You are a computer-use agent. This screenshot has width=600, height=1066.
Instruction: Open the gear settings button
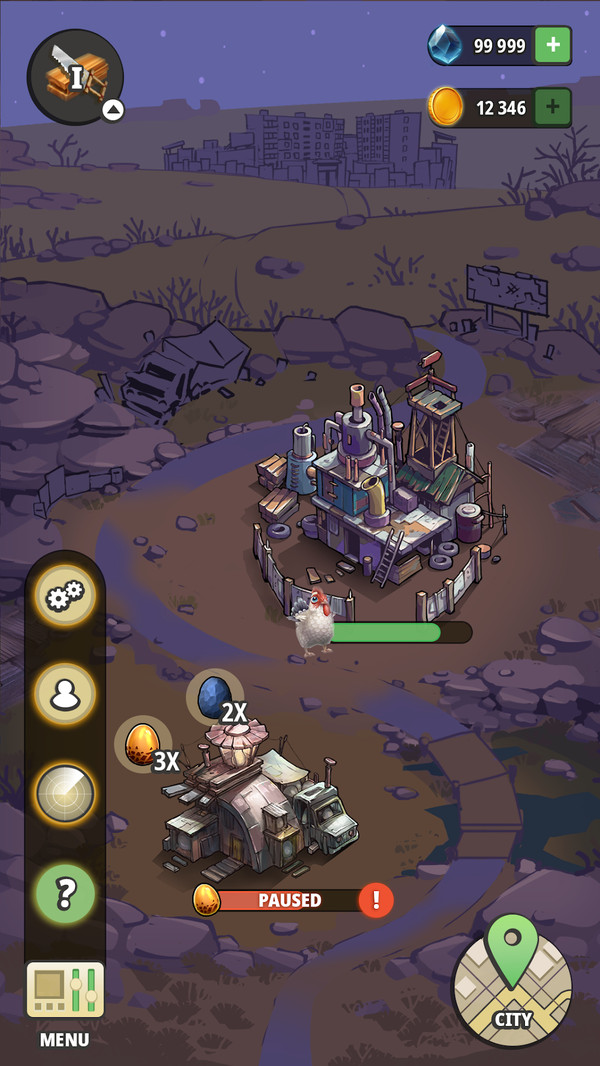pyautogui.click(x=65, y=598)
